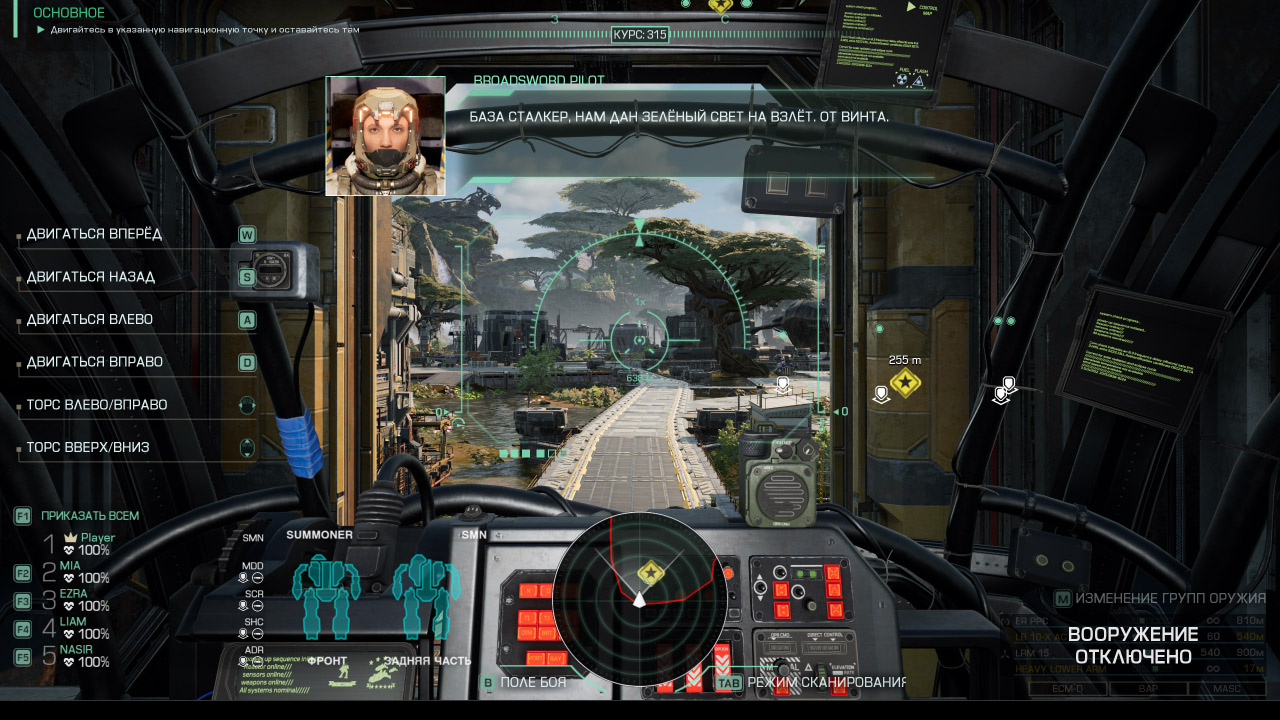The height and width of the screenshot is (720, 1280).
Task: Select the yellow star nav marker showing 255 m
Action: click(905, 383)
